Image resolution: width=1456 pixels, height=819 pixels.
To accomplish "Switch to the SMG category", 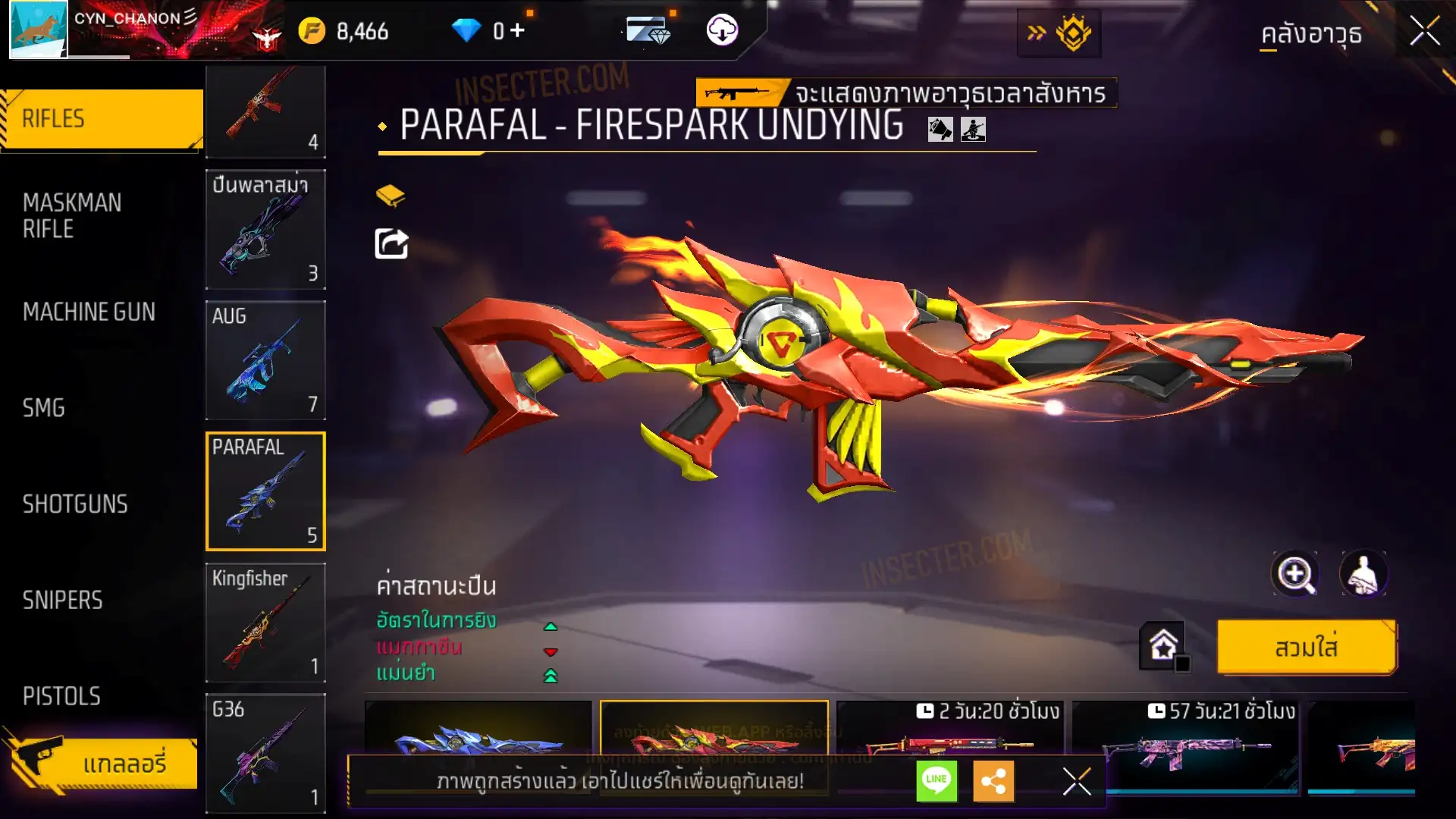I will [x=44, y=408].
